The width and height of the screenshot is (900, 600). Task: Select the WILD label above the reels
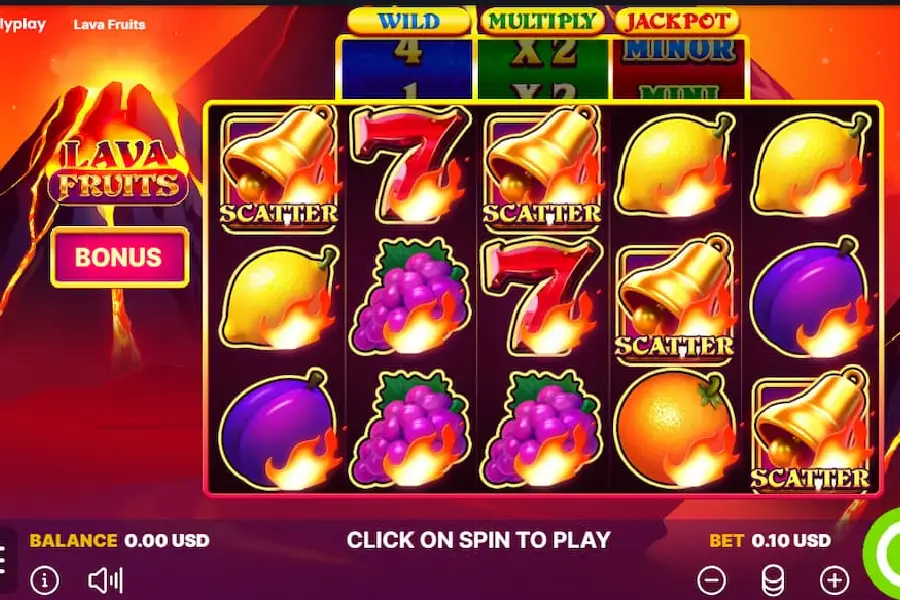tap(408, 20)
